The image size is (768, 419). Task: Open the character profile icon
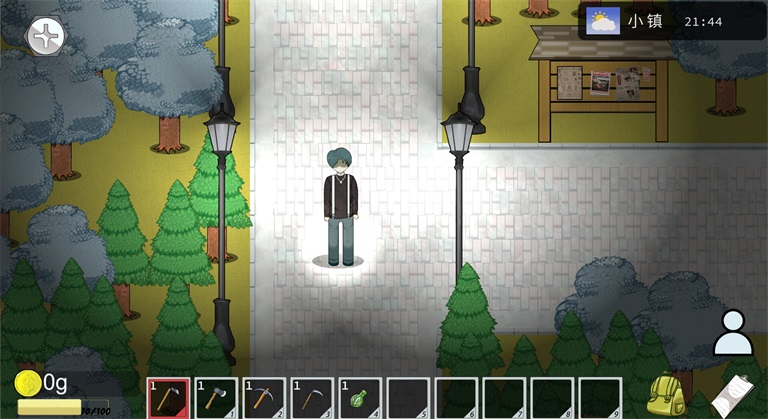(x=733, y=333)
